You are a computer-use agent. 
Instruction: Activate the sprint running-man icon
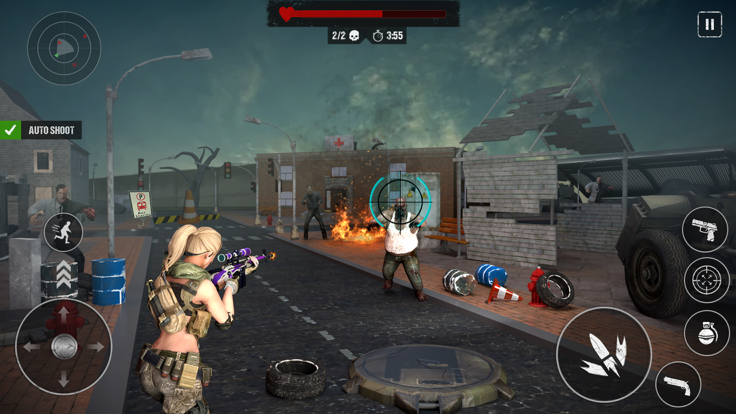tap(63, 232)
